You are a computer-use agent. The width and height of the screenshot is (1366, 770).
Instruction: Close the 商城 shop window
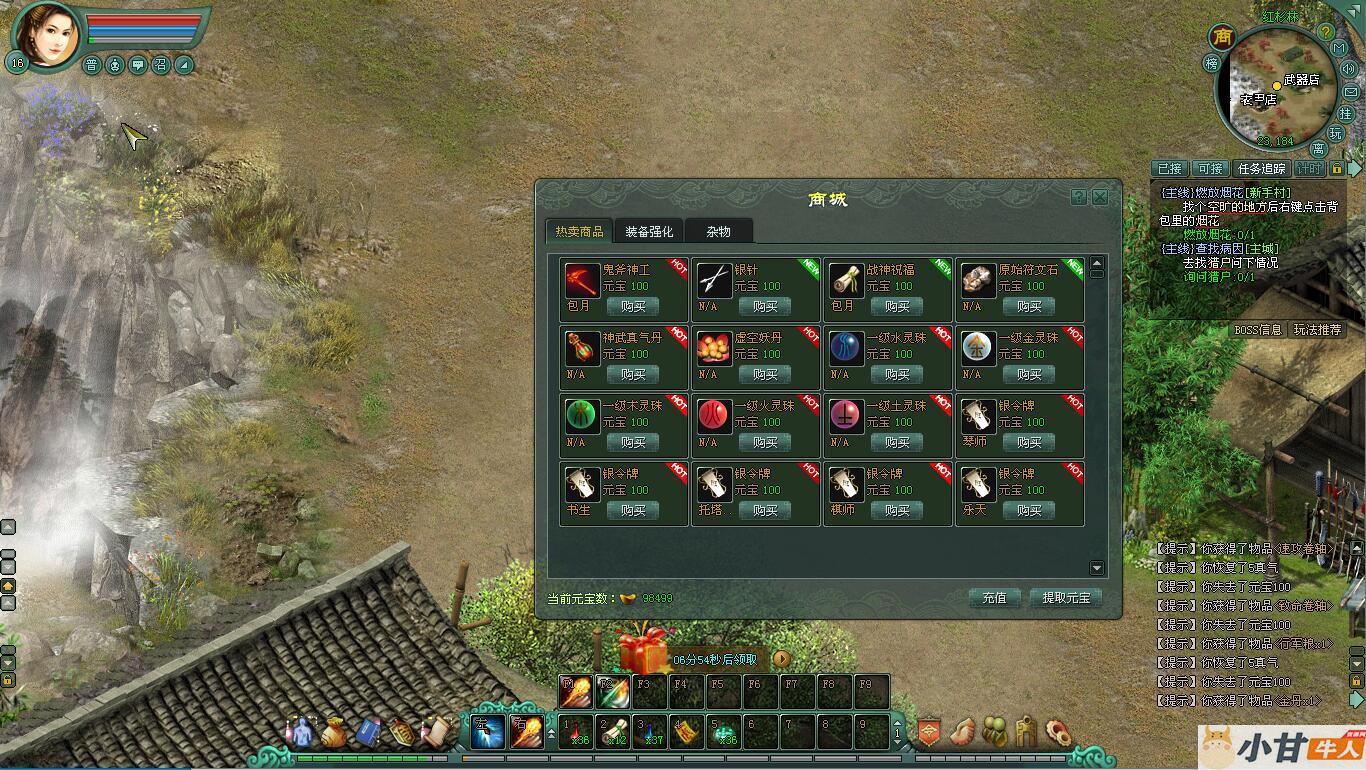1100,197
